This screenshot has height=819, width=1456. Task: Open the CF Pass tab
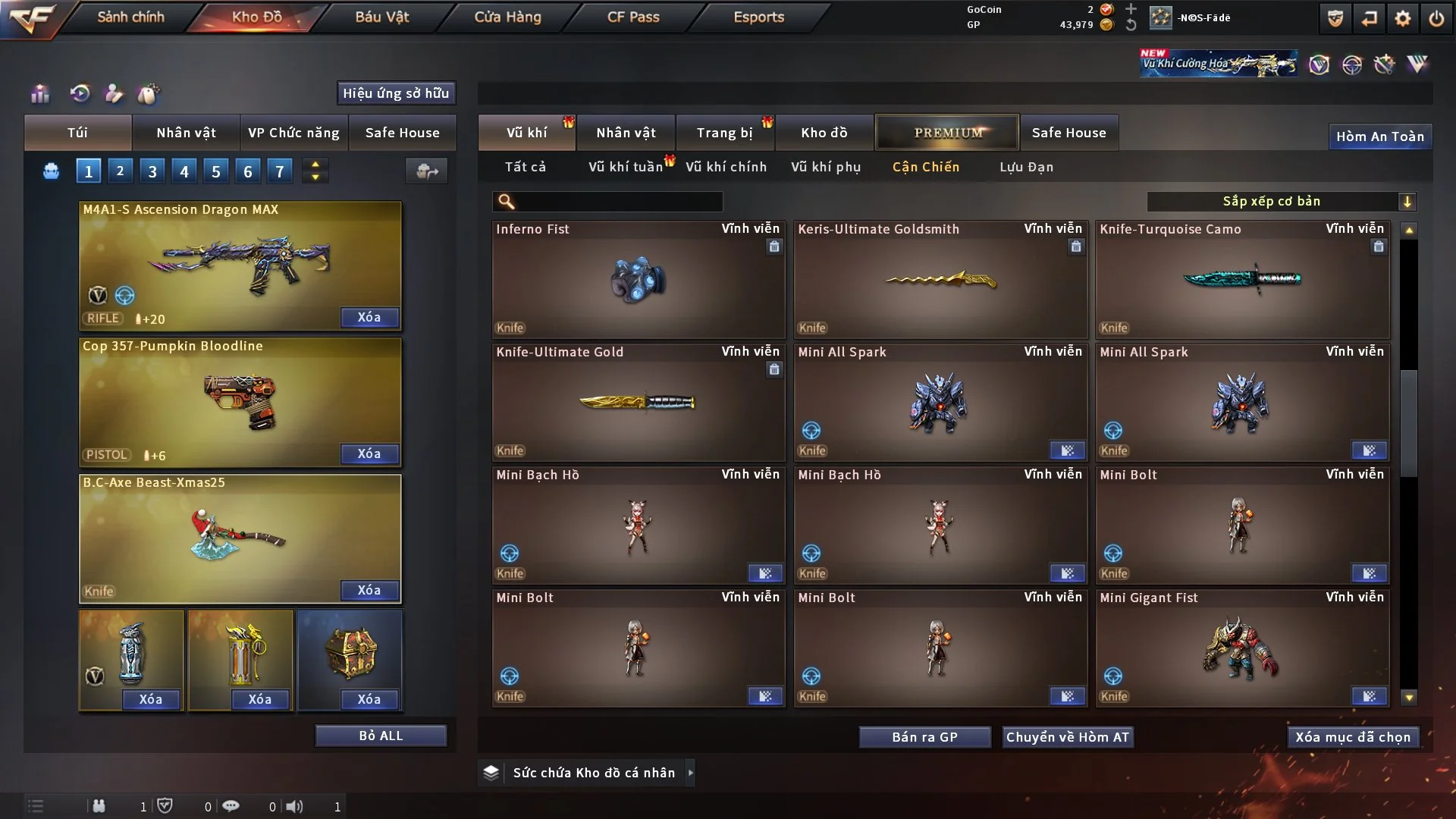pyautogui.click(x=633, y=17)
